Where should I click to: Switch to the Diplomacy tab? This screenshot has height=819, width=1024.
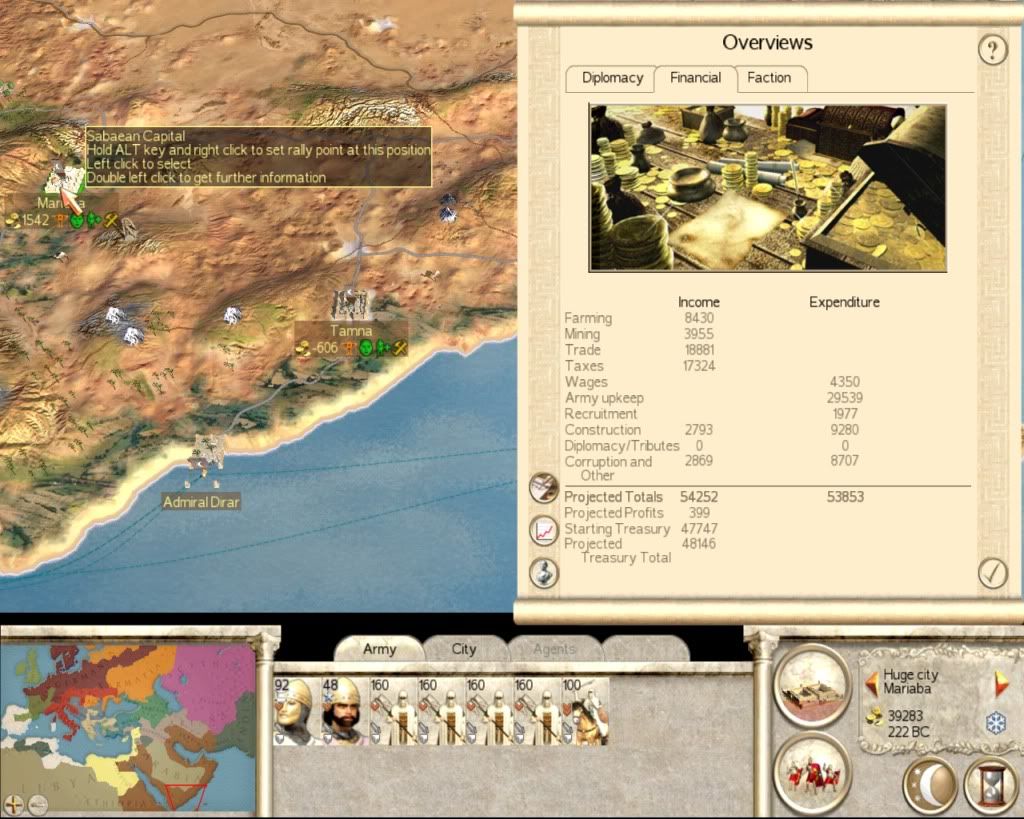pyautogui.click(x=610, y=78)
